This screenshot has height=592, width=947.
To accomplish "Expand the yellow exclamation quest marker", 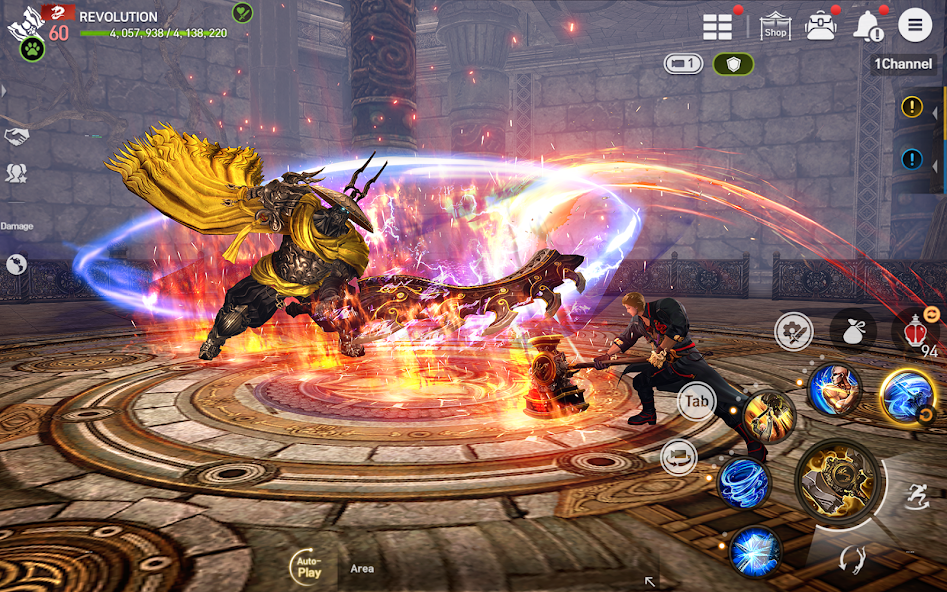I will point(912,107).
